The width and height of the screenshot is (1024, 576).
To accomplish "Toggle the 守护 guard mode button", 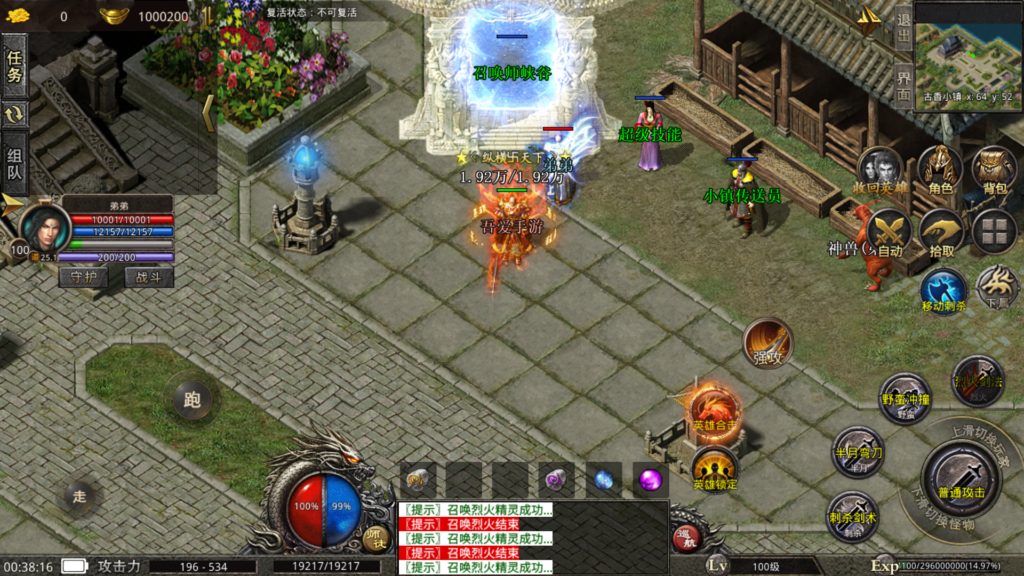I will point(83,277).
